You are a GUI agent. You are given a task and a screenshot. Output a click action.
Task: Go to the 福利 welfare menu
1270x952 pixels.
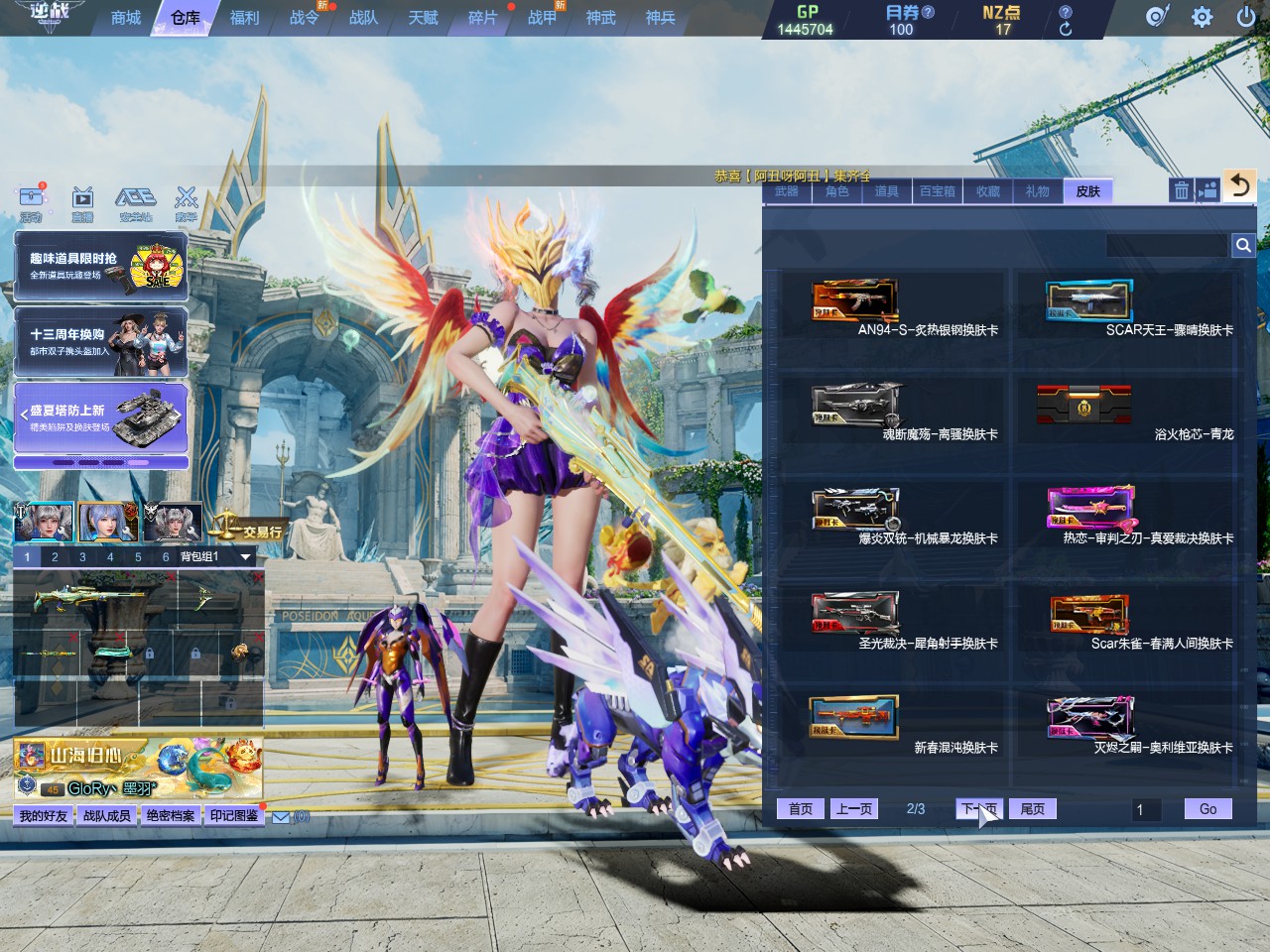(244, 18)
